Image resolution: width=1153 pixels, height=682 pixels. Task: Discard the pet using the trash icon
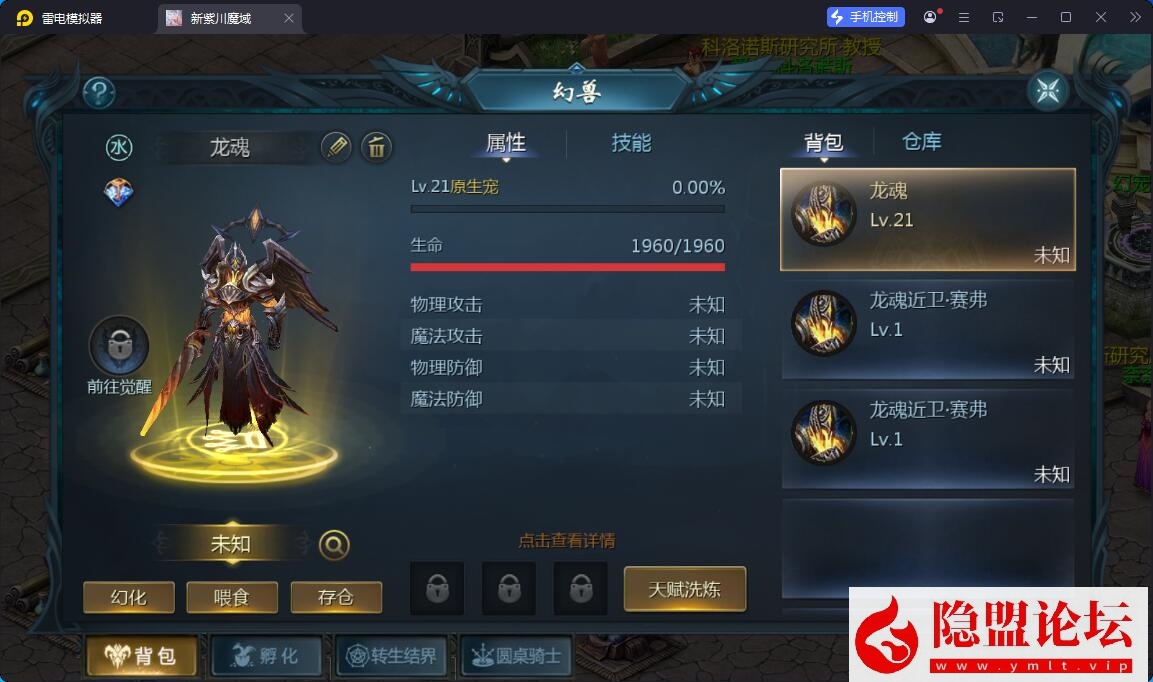(x=376, y=147)
